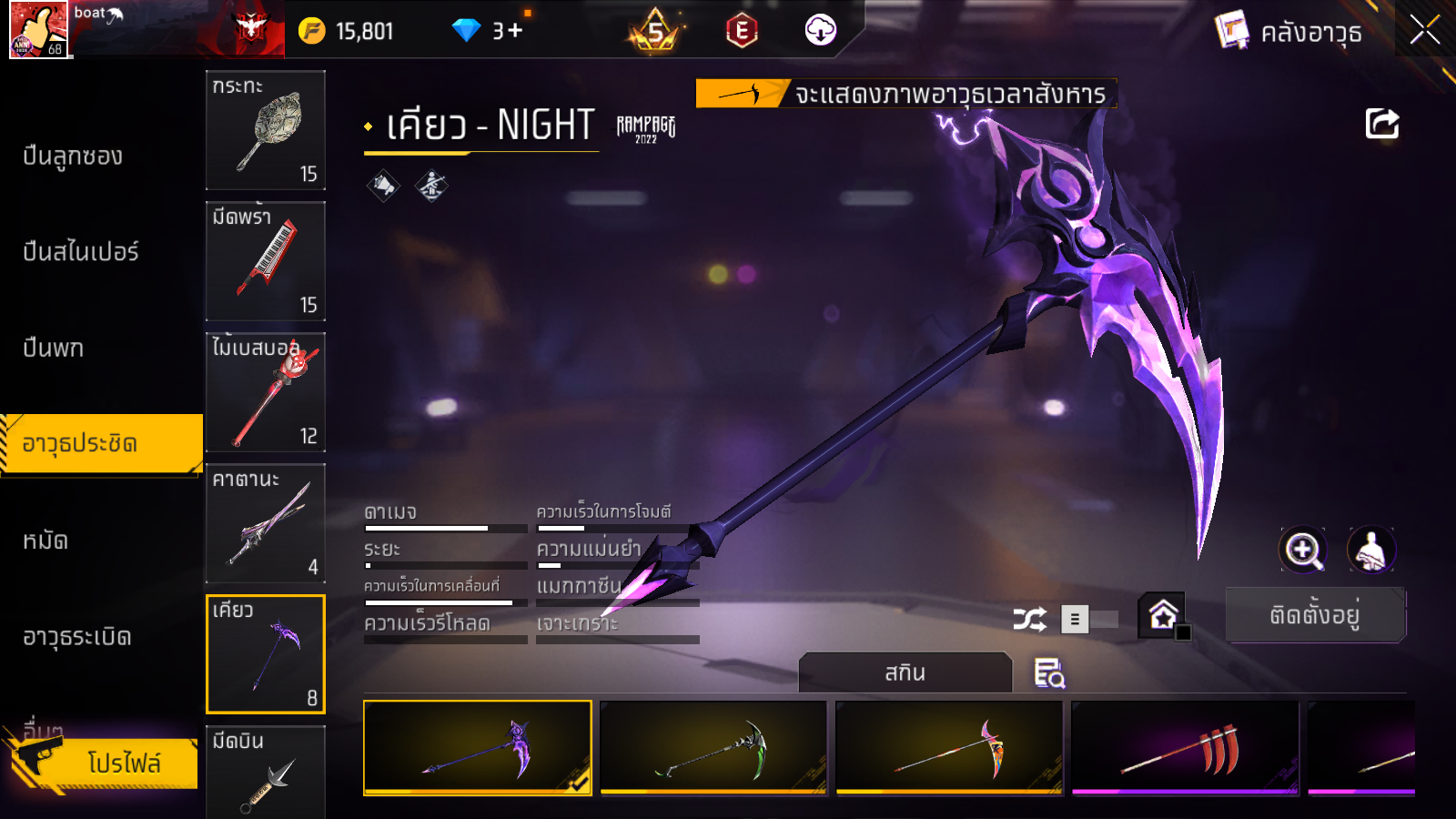Add diamonds with the plus button
This screenshot has height=819, width=1456.
click(515, 31)
